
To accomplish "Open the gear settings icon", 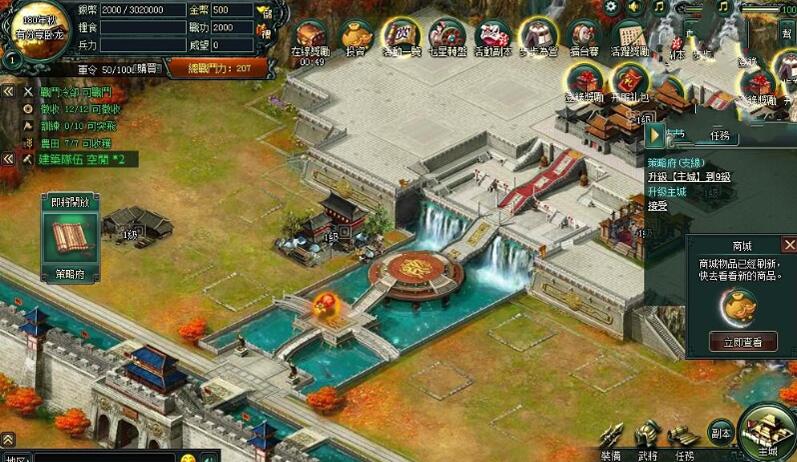I will point(611,8).
